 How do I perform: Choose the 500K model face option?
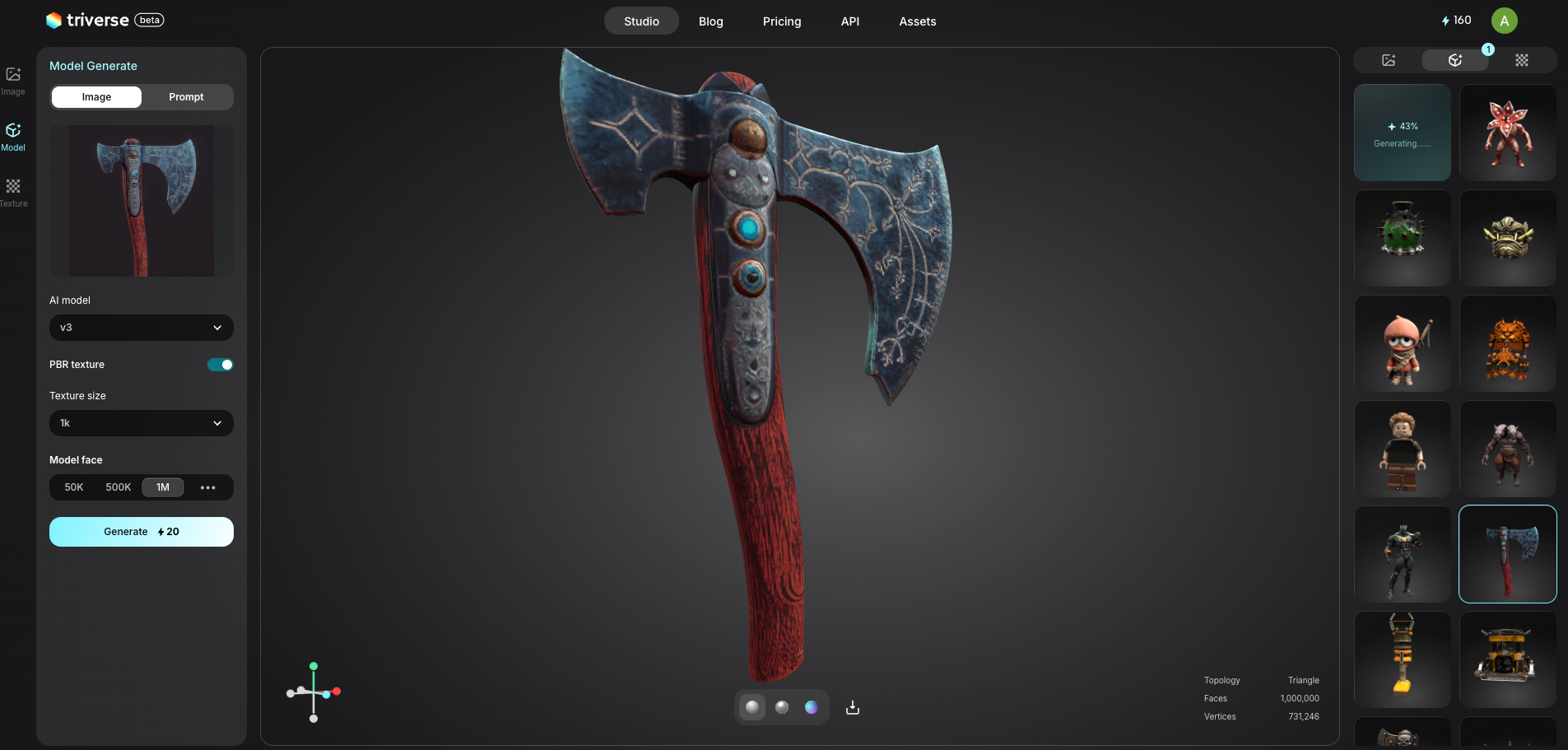tap(118, 487)
